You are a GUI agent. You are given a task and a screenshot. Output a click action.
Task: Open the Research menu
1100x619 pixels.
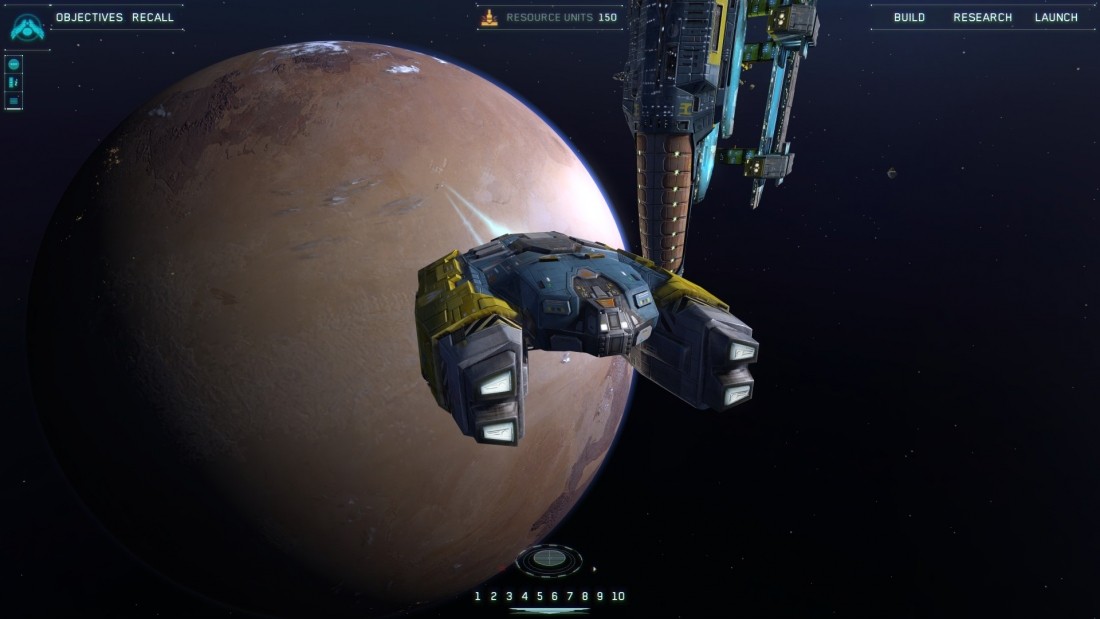click(x=982, y=17)
